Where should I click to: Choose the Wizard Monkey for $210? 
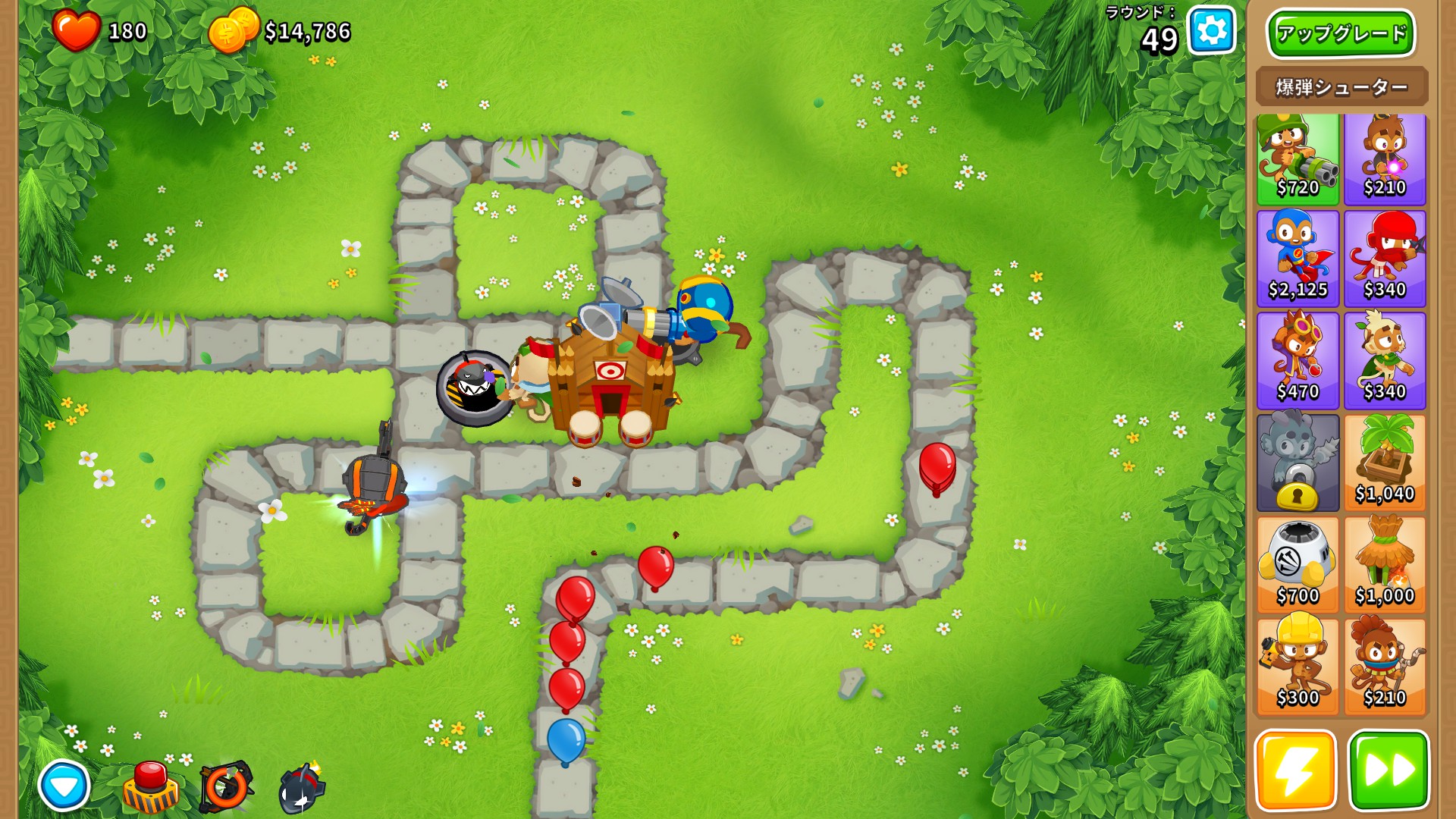click(x=1385, y=159)
